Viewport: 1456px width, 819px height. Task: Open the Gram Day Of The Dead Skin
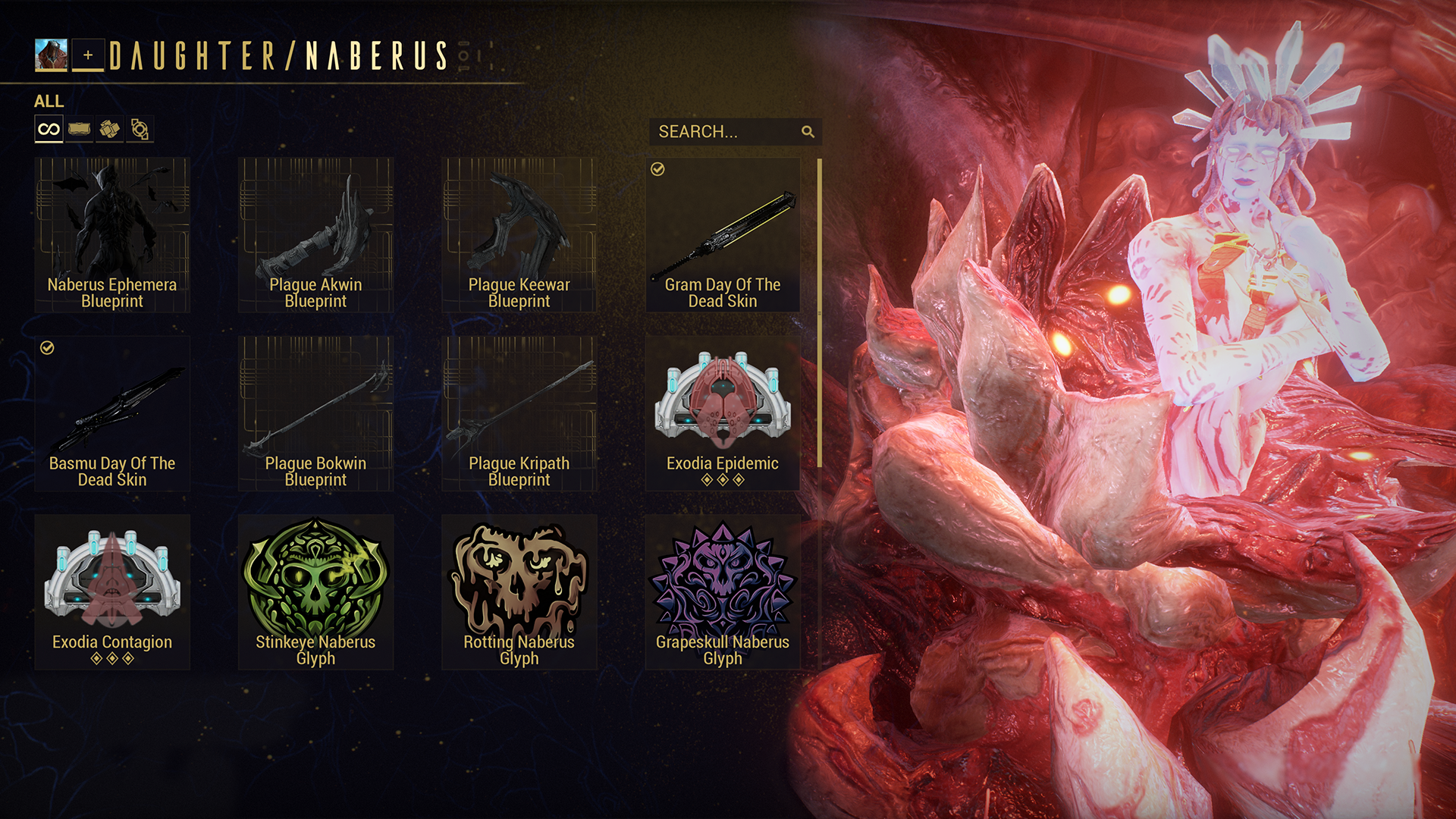click(x=723, y=235)
